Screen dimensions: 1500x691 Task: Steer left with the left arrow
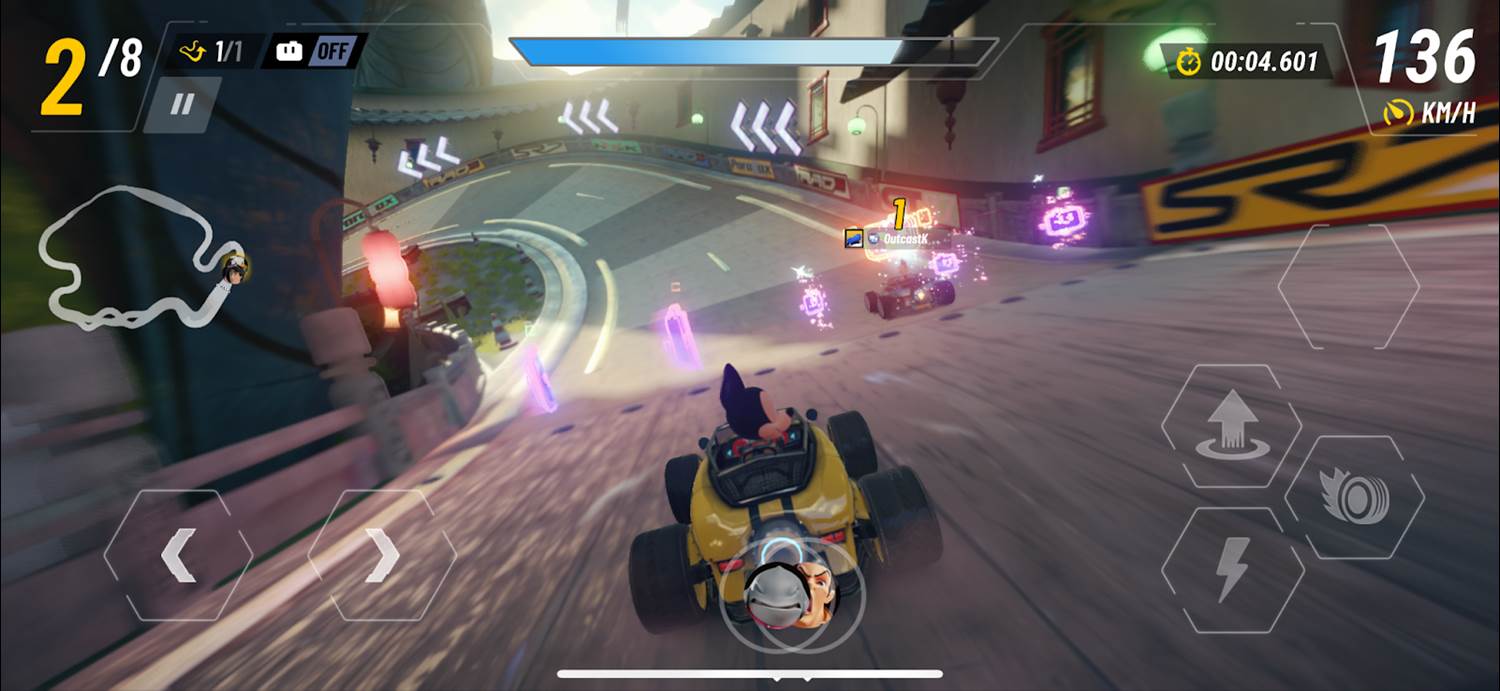(x=178, y=555)
